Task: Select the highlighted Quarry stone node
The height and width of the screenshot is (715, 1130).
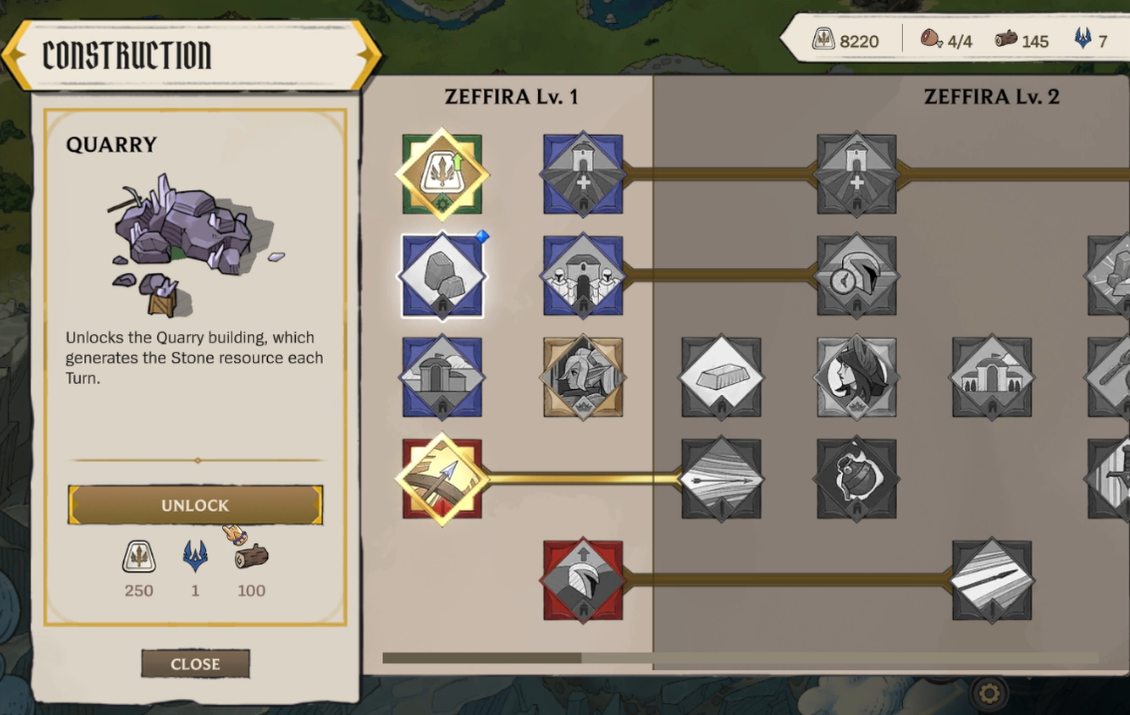Action: point(442,275)
